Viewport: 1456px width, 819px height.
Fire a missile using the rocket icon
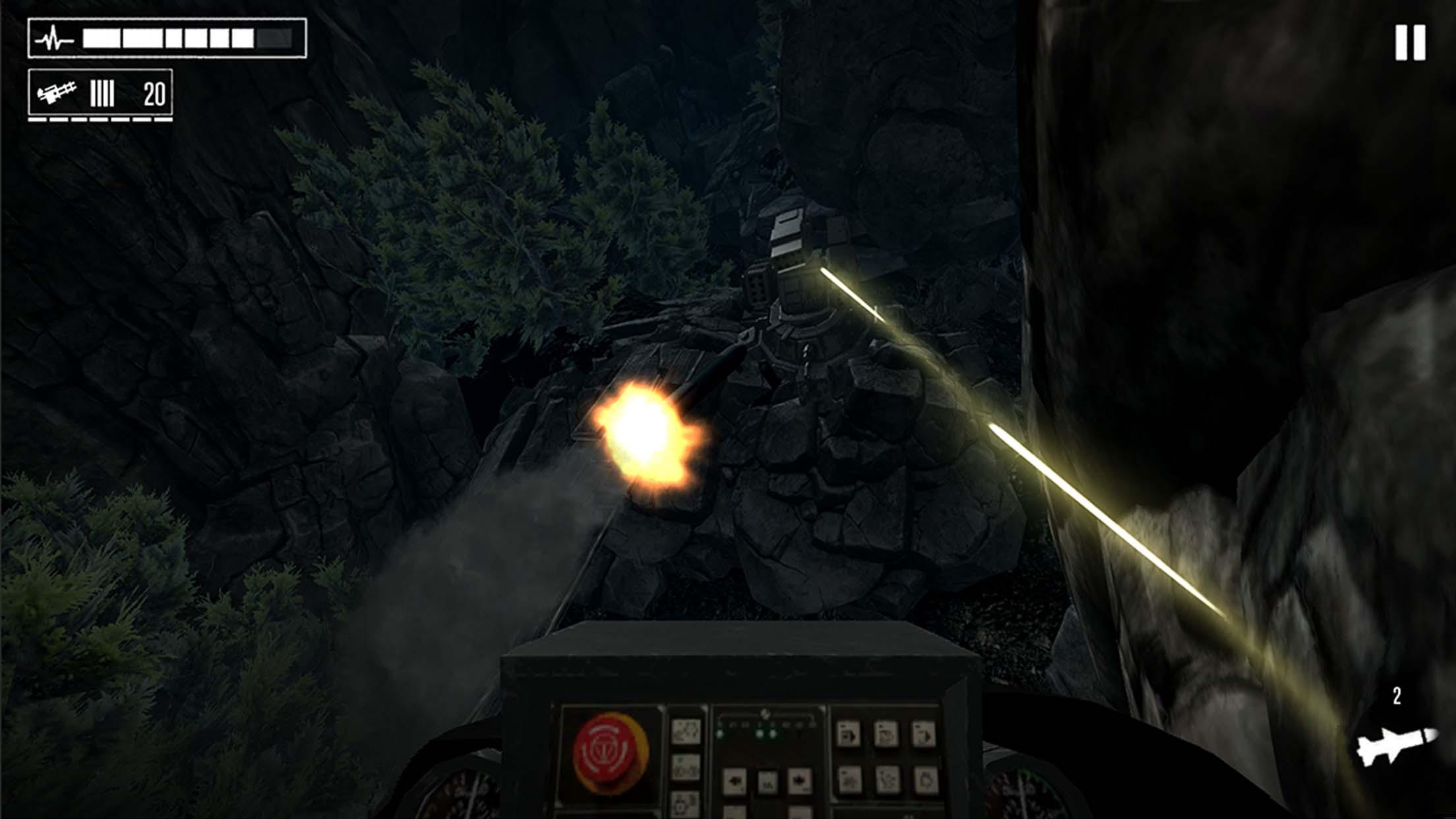(1395, 744)
